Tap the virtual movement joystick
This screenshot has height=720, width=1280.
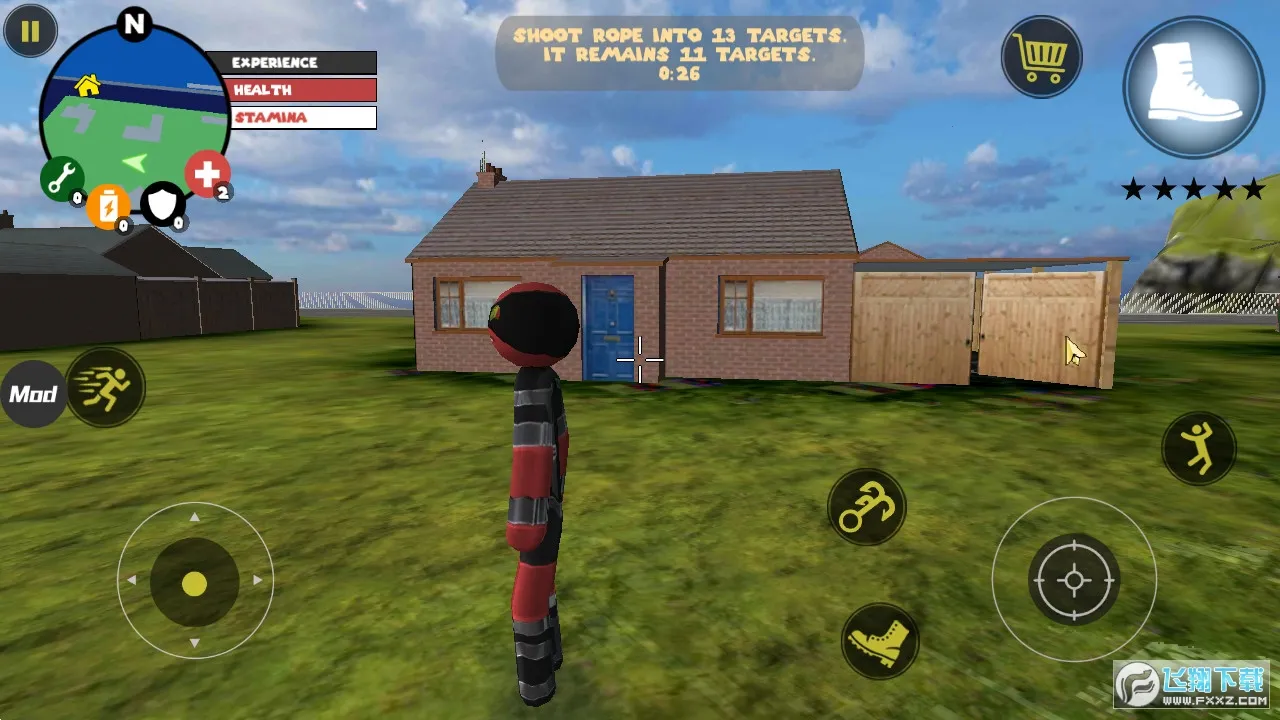coord(195,582)
